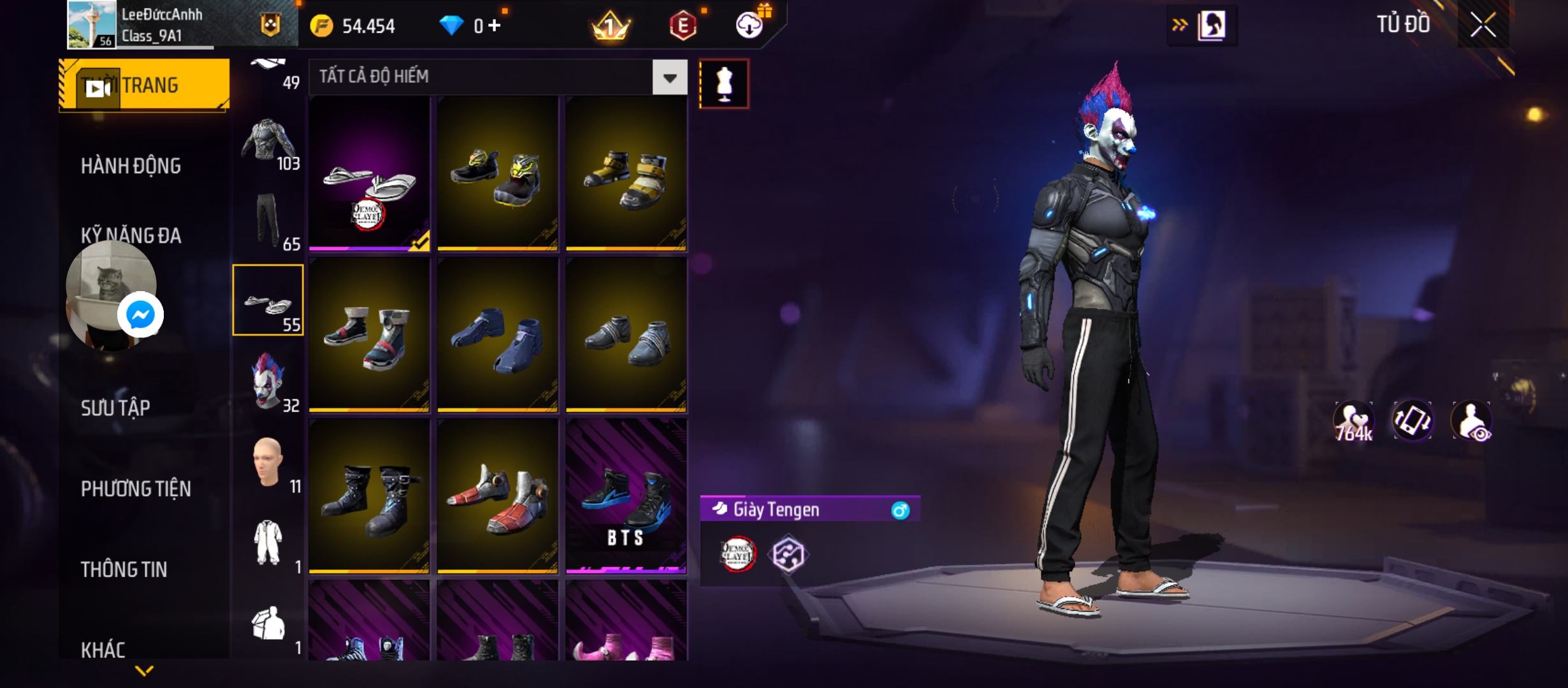Open the Sưu Tập tab
1568x688 pixels.
point(115,408)
